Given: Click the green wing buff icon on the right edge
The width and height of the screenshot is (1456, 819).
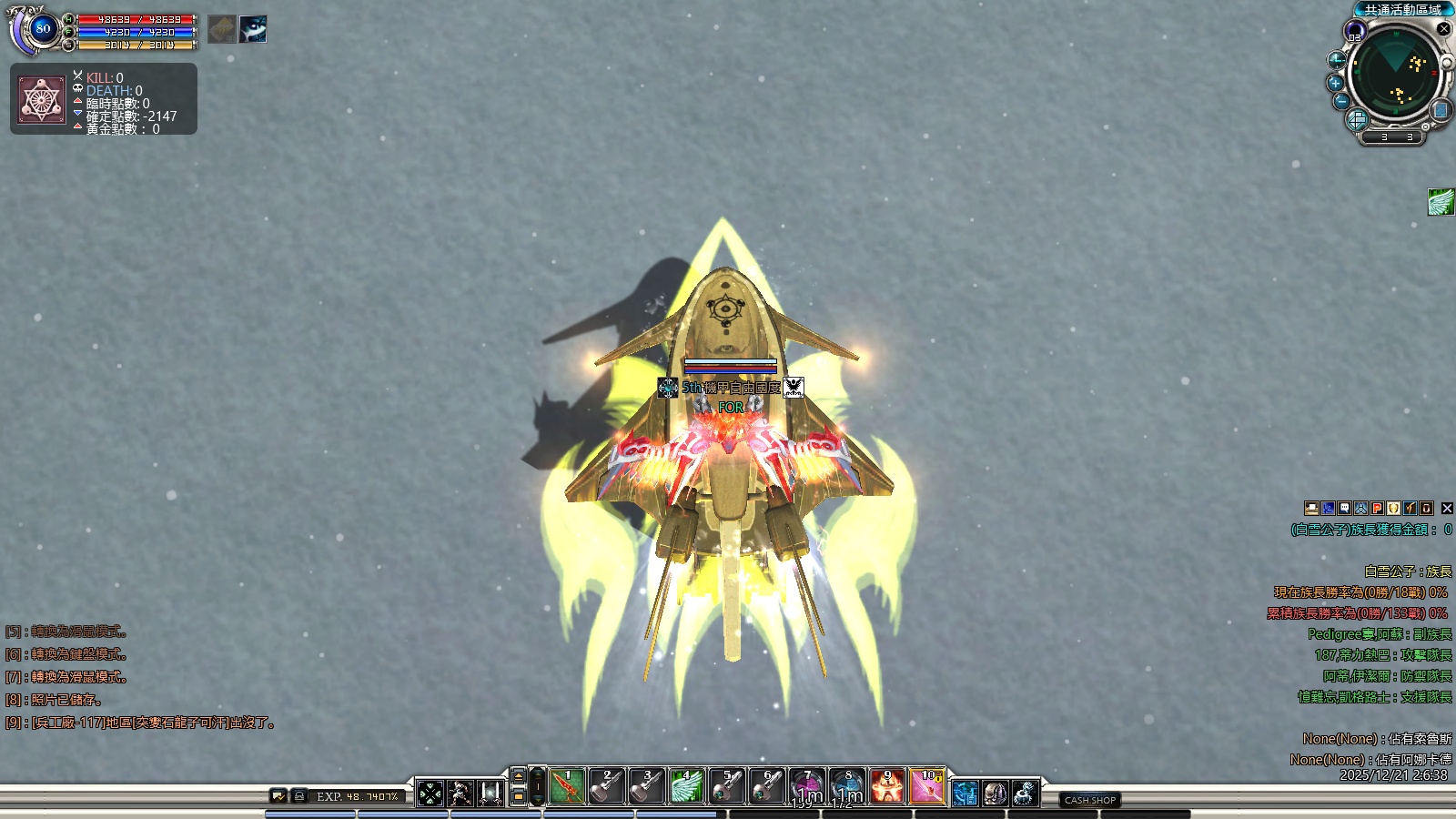Looking at the screenshot, I should pyautogui.click(x=1441, y=202).
